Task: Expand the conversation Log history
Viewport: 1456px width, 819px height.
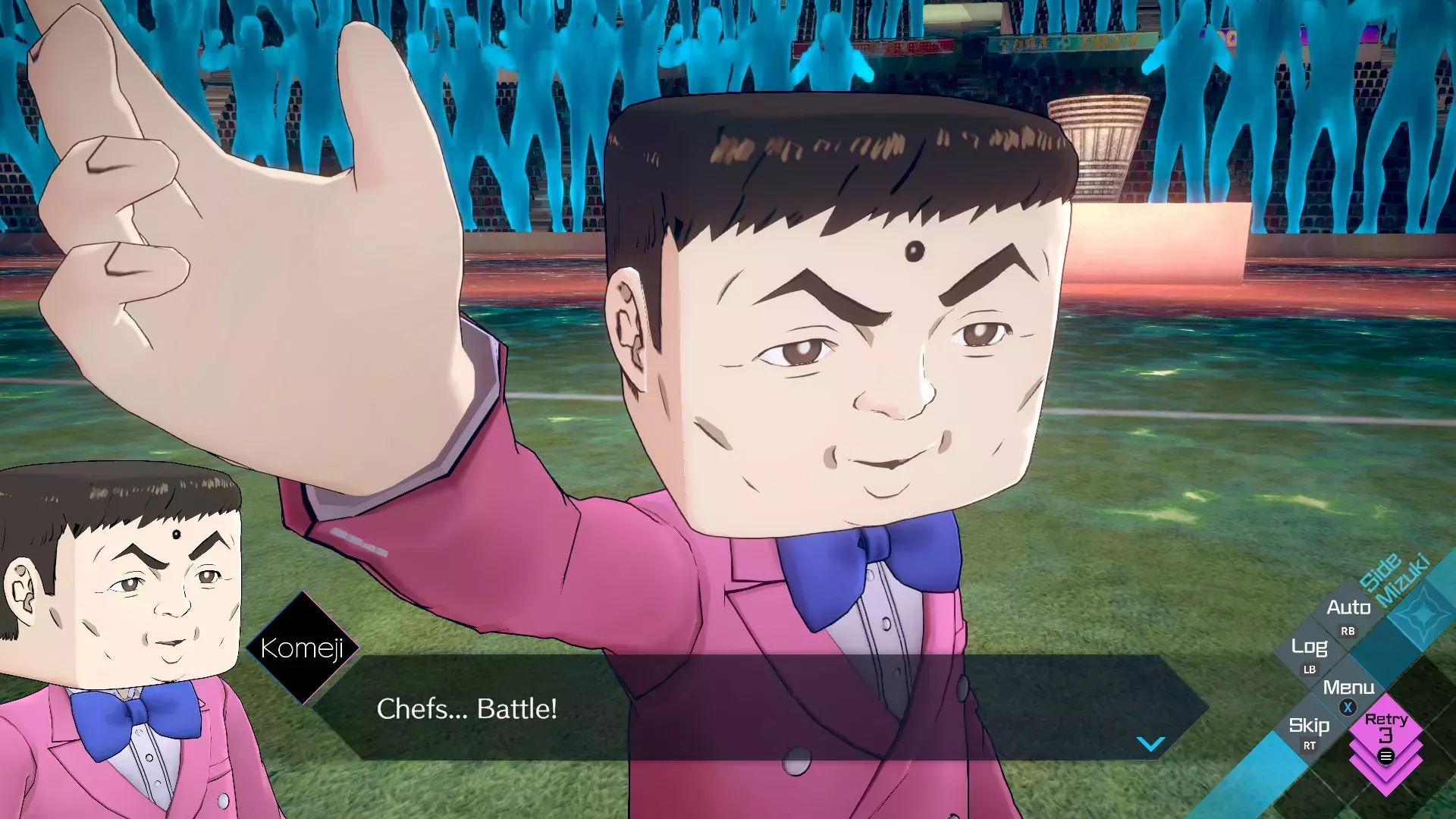Action: point(1310,648)
